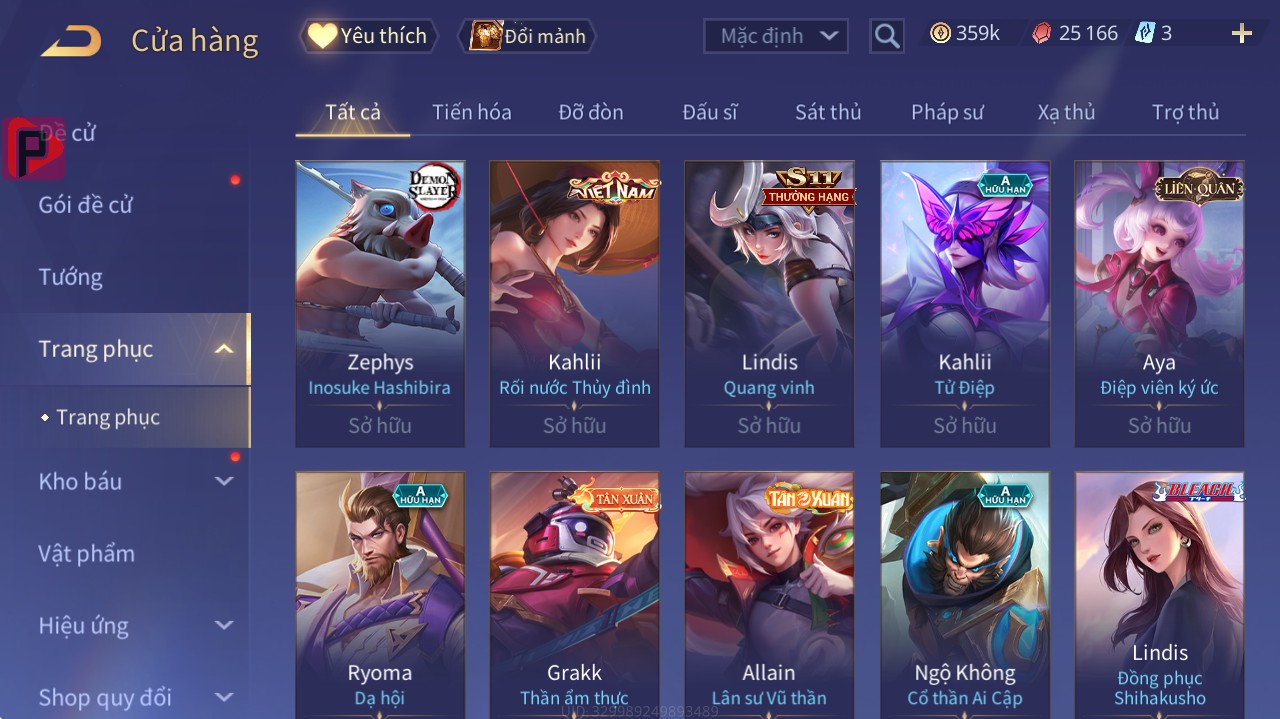Switch to the Đỡ đòn tab
This screenshot has height=719, width=1280.
(590, 112)
